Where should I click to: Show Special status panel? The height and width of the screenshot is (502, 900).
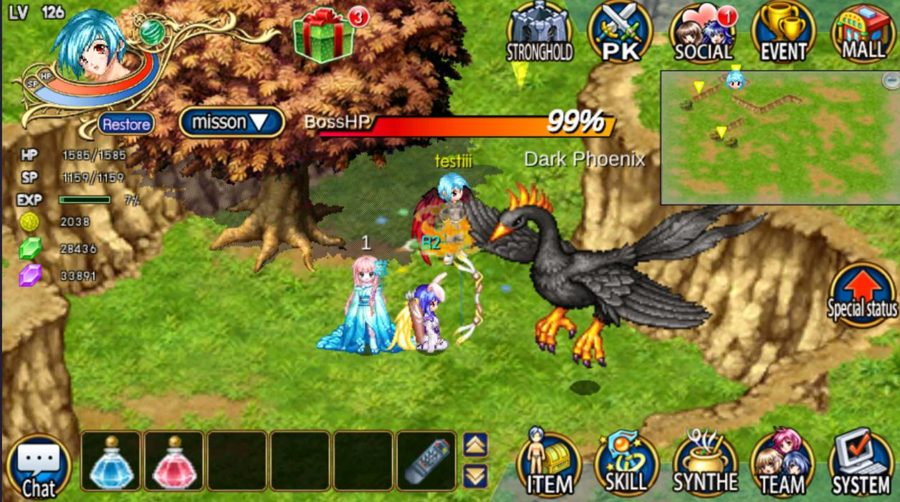coord(861,292)
